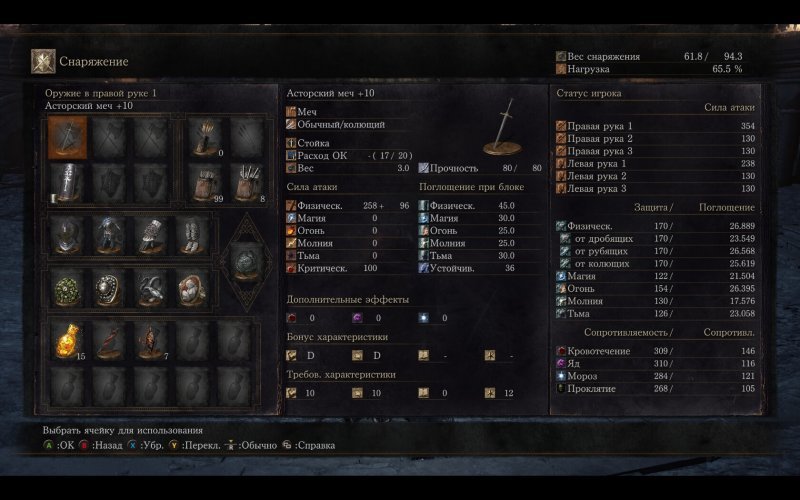The image size is (800, 500).
Task: Select the empty quiver slot showing 0
Action: [205, 138]
